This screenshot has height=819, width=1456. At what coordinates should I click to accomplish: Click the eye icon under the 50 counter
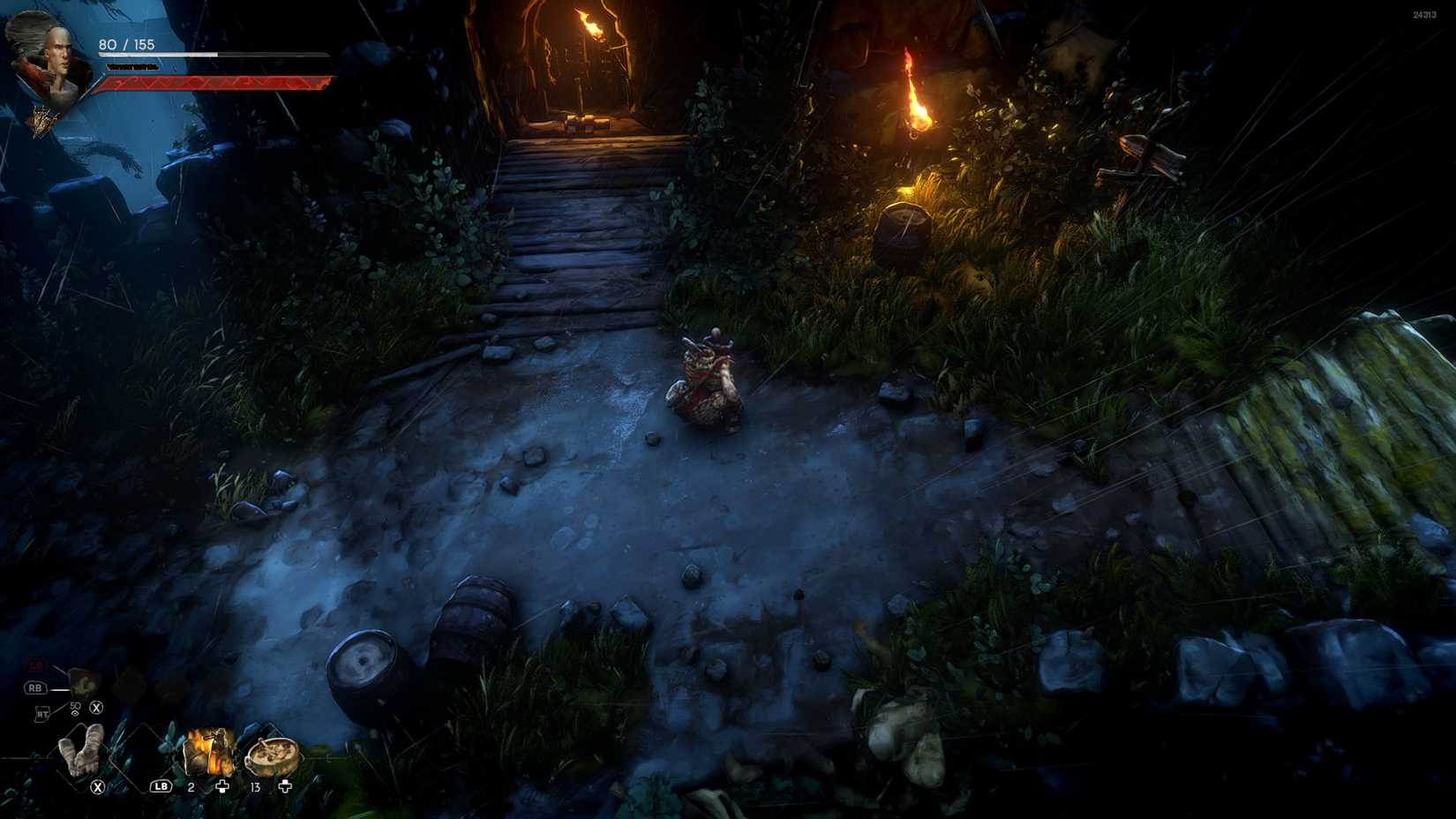coord(75,711)
